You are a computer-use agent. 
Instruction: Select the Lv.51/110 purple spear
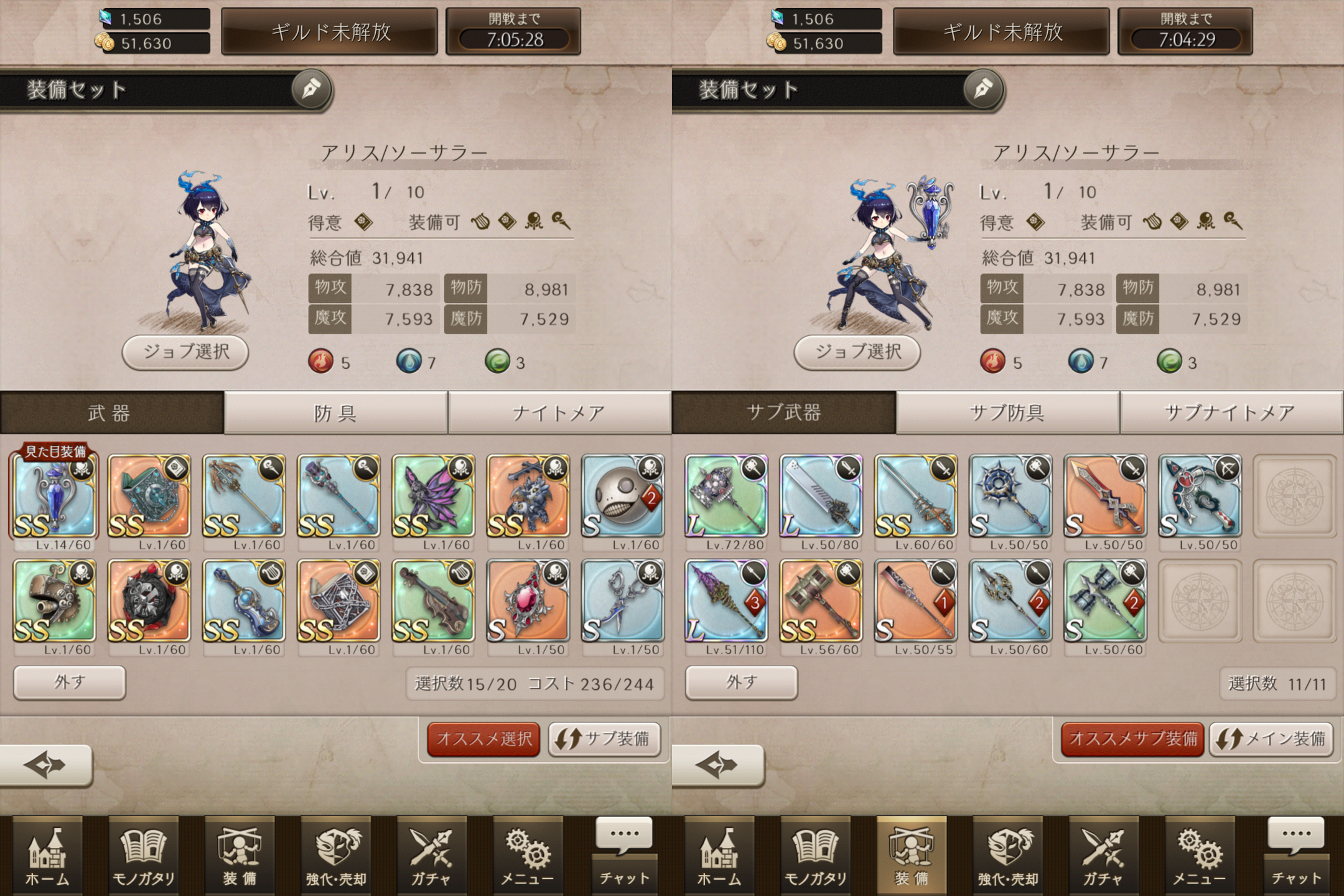726,601
